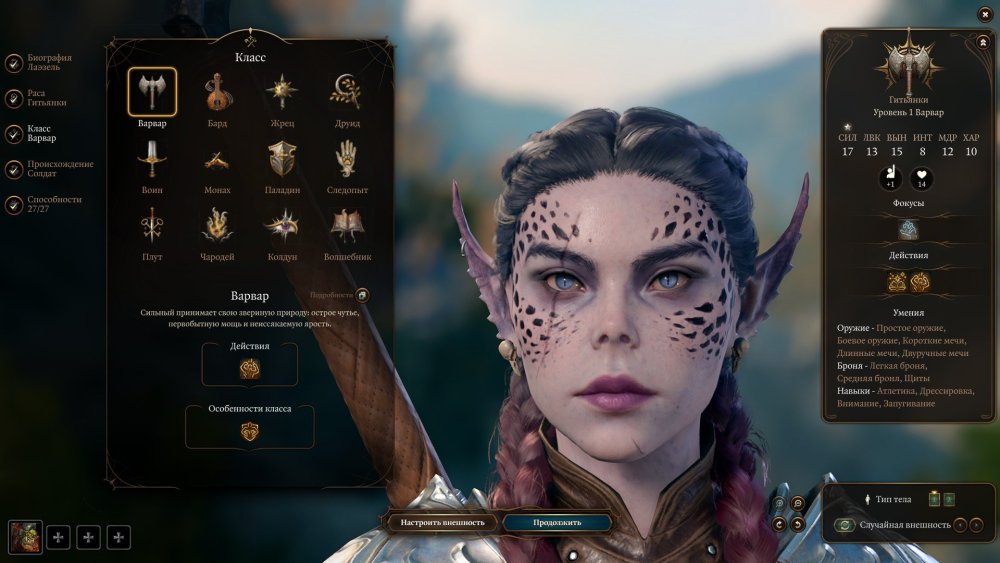The height and width of the screenshot is (563, 1000).
Task: Show class Подробности details
Action: (x=362, y=295)
